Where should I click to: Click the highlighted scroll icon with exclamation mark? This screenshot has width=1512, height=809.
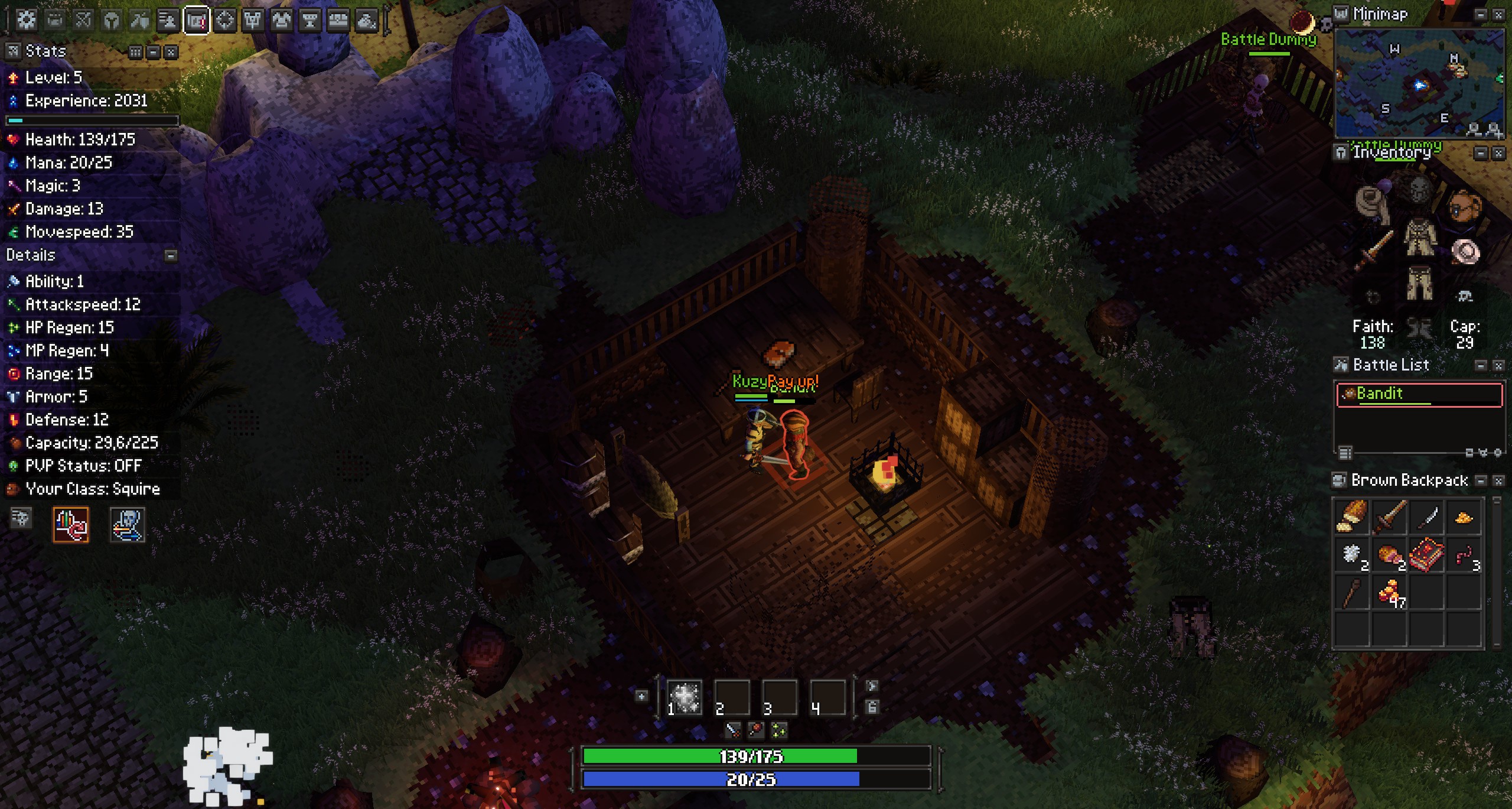click(196, 21)
